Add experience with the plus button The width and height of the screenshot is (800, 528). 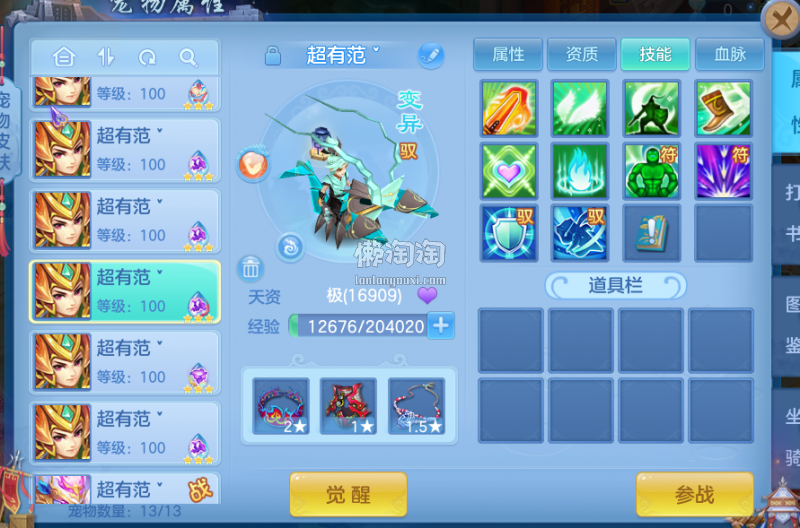(x=441, y=325)
